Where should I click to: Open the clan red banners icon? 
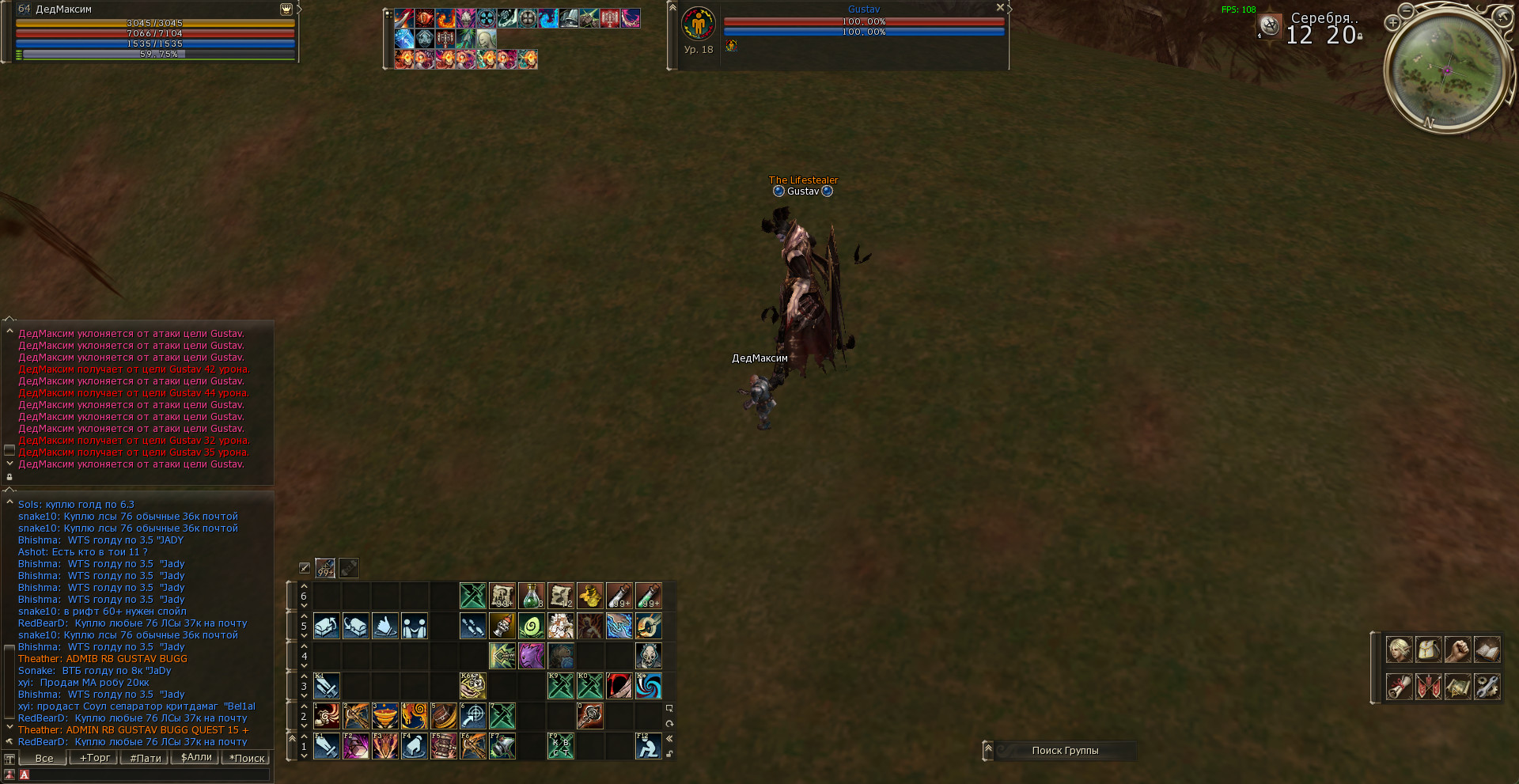(x=1428, y=686)
